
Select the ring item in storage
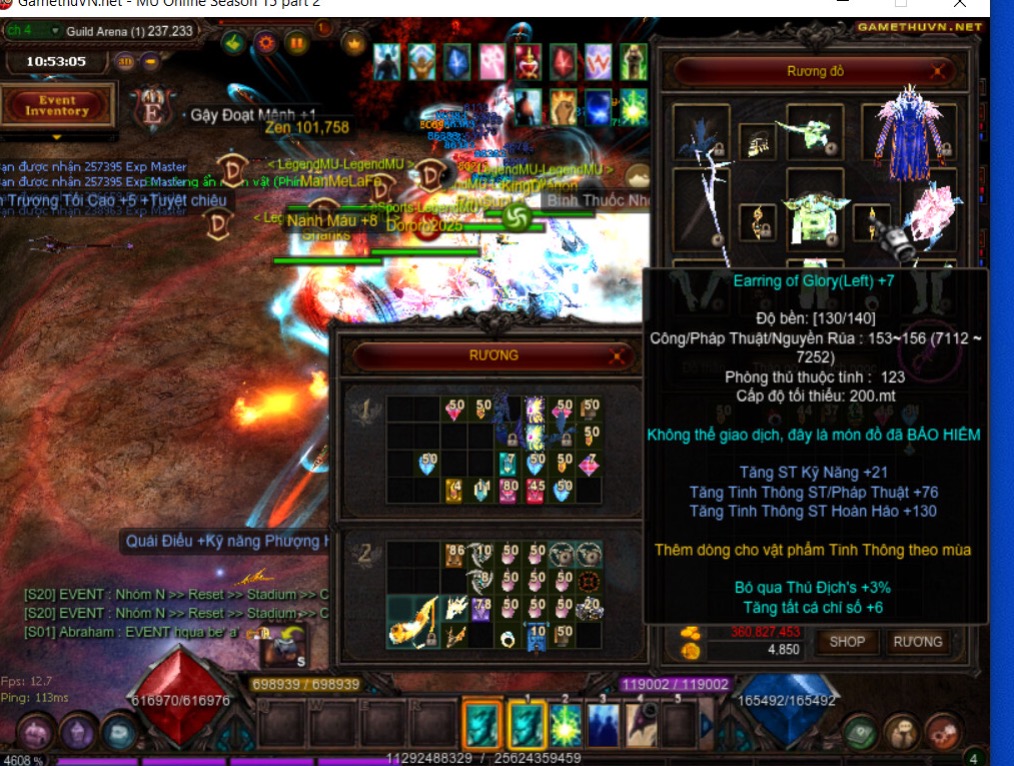pos(509,637)
